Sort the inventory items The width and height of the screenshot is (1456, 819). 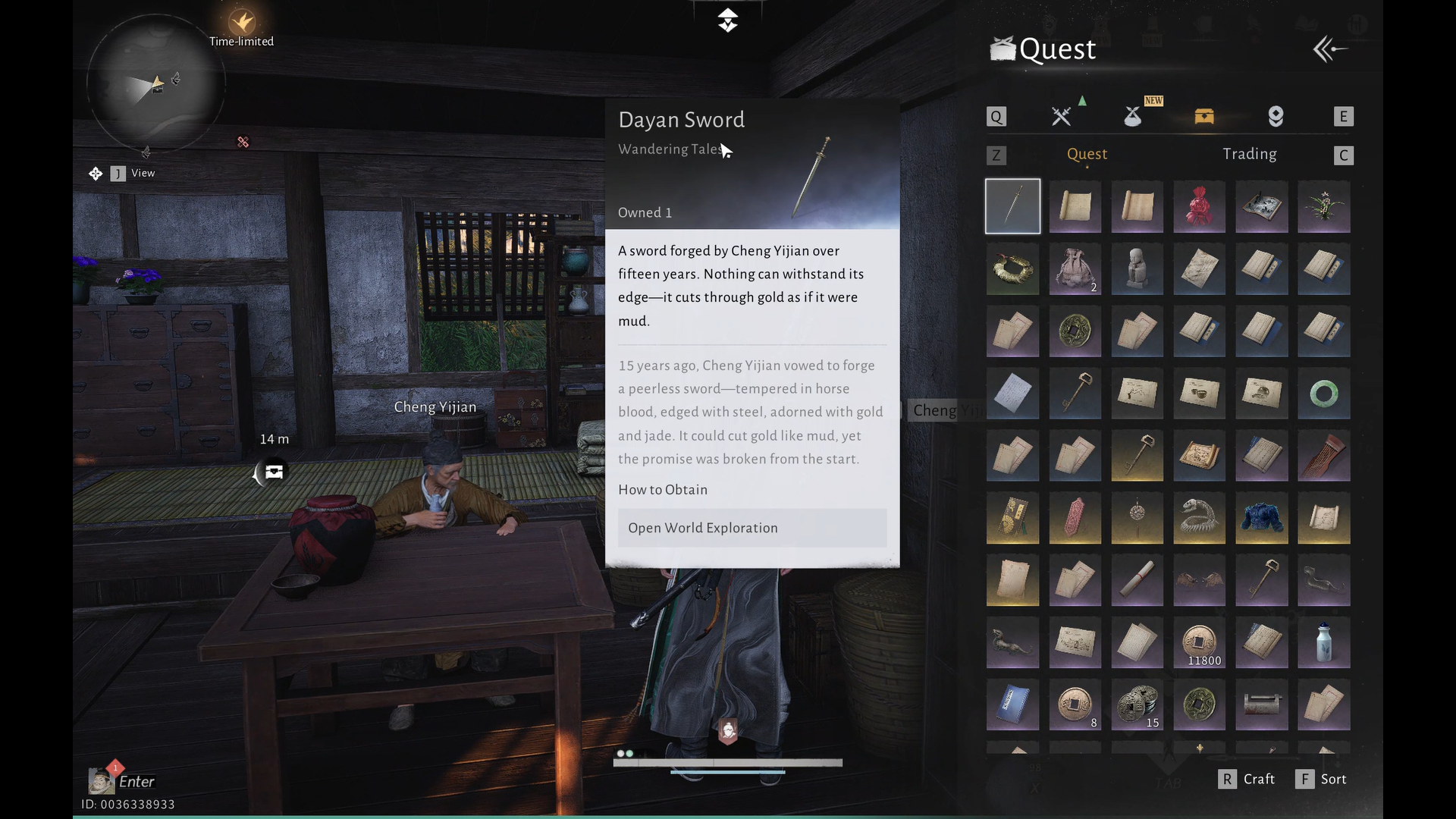point(1323,779)
